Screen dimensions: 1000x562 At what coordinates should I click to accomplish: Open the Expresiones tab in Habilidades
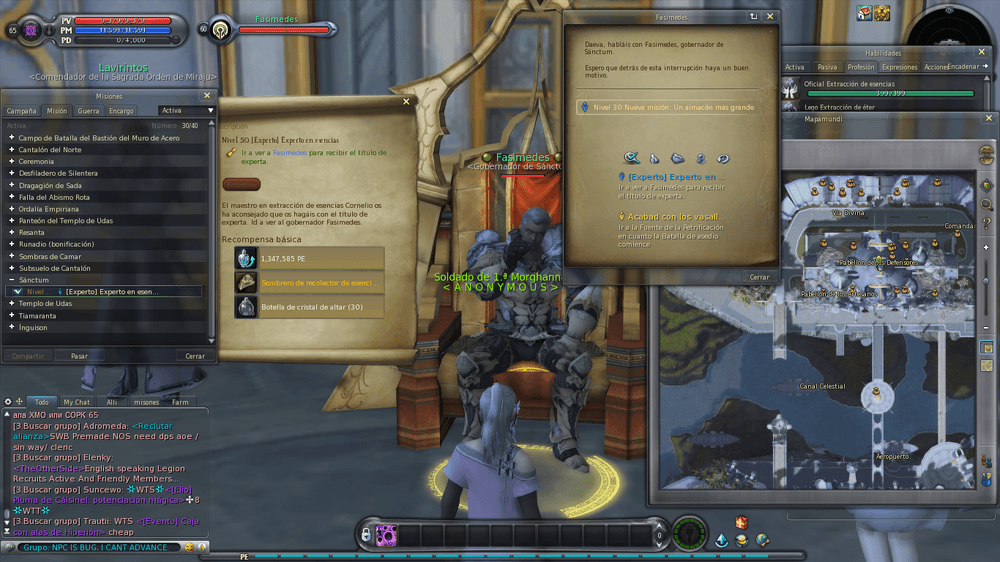[899, 67]
